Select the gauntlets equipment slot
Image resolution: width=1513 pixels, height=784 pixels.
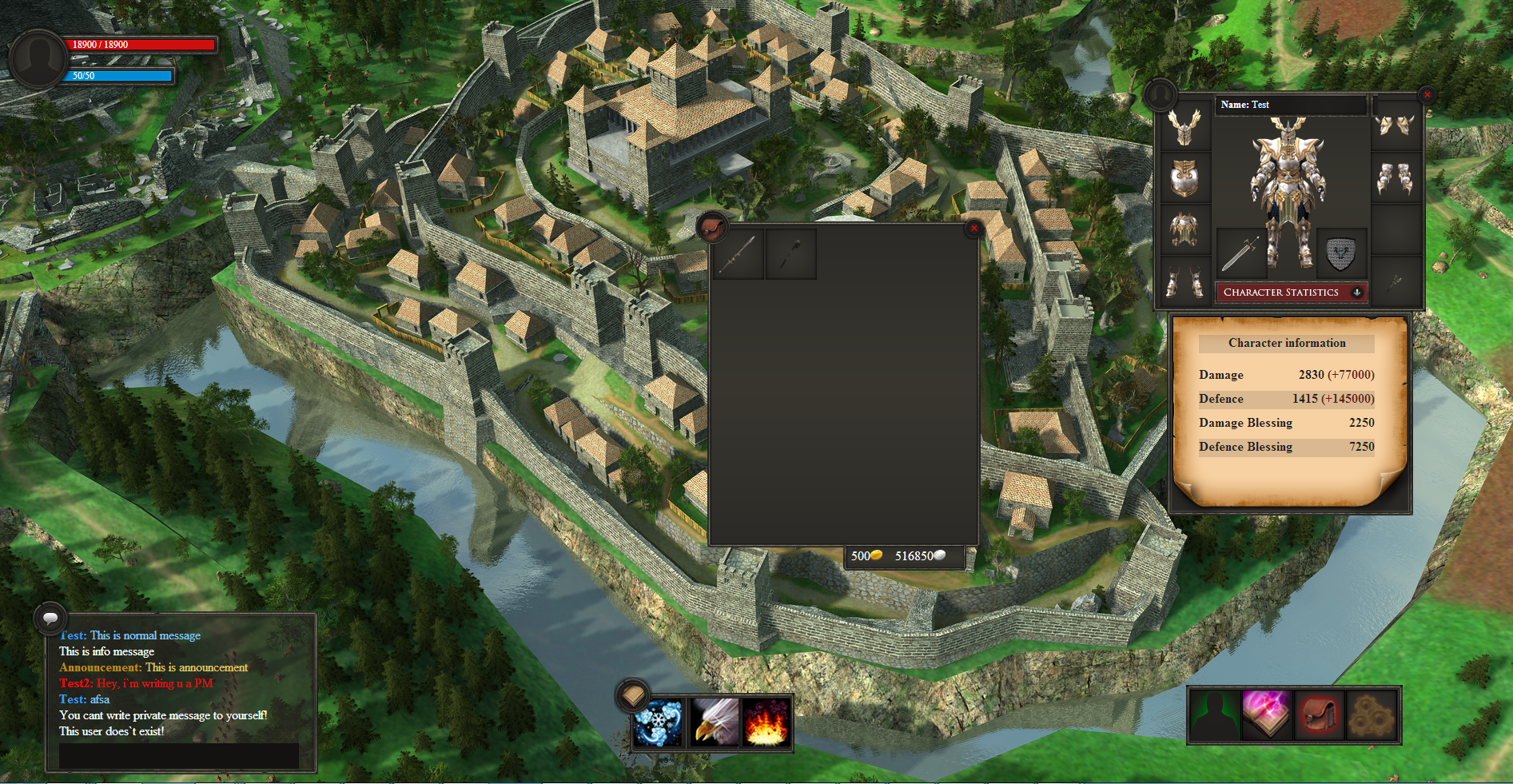1395,178
